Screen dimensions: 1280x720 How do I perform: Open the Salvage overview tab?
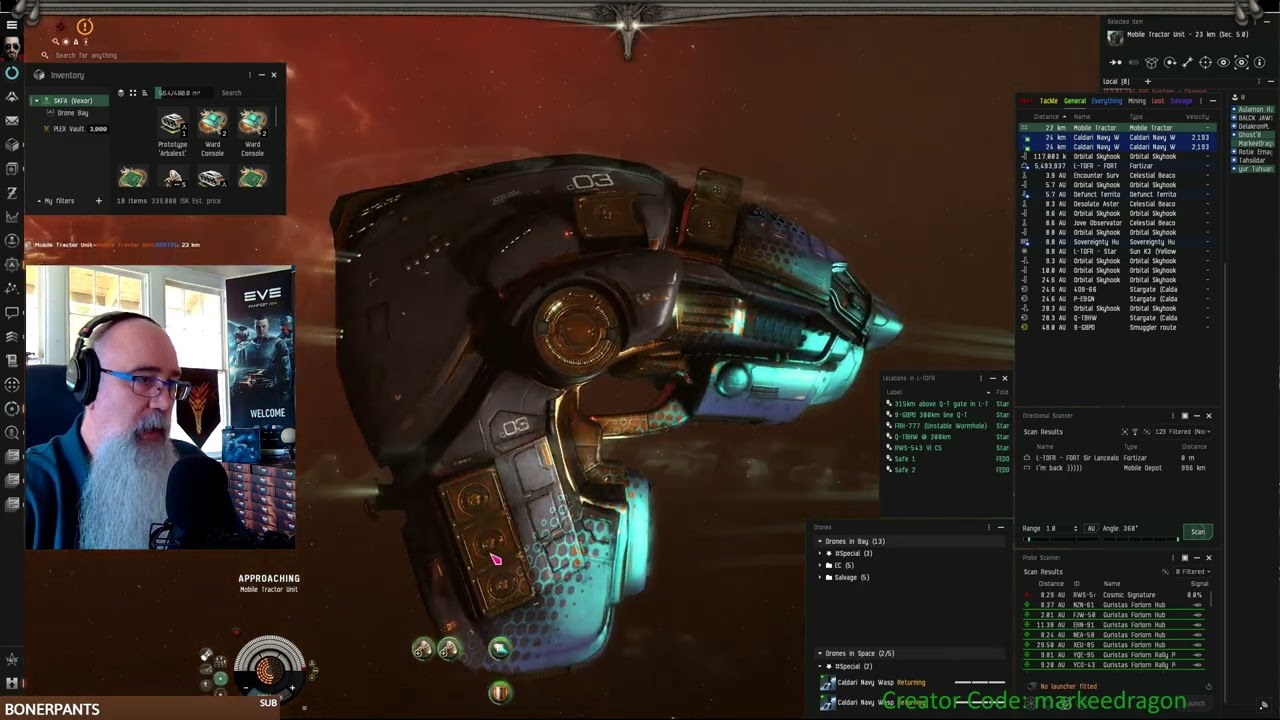pyautogui.click(x=1181, y=101)
